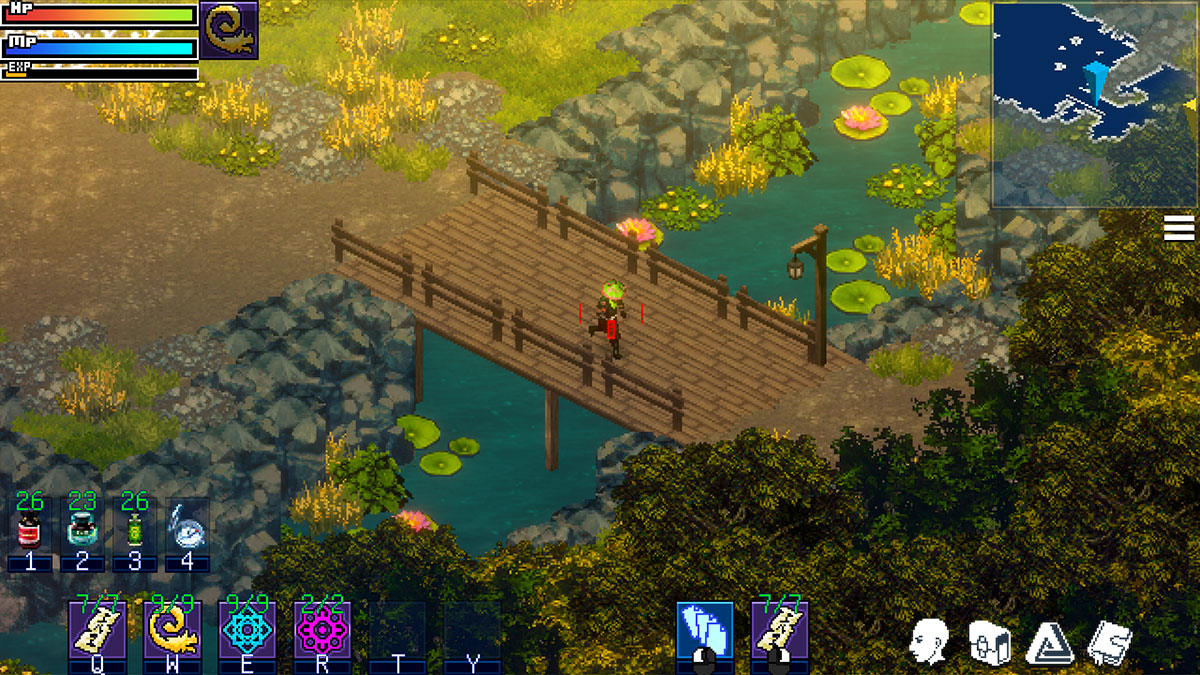
Task: Cast the magenta rune spell on R
Action: click(322, 630)
